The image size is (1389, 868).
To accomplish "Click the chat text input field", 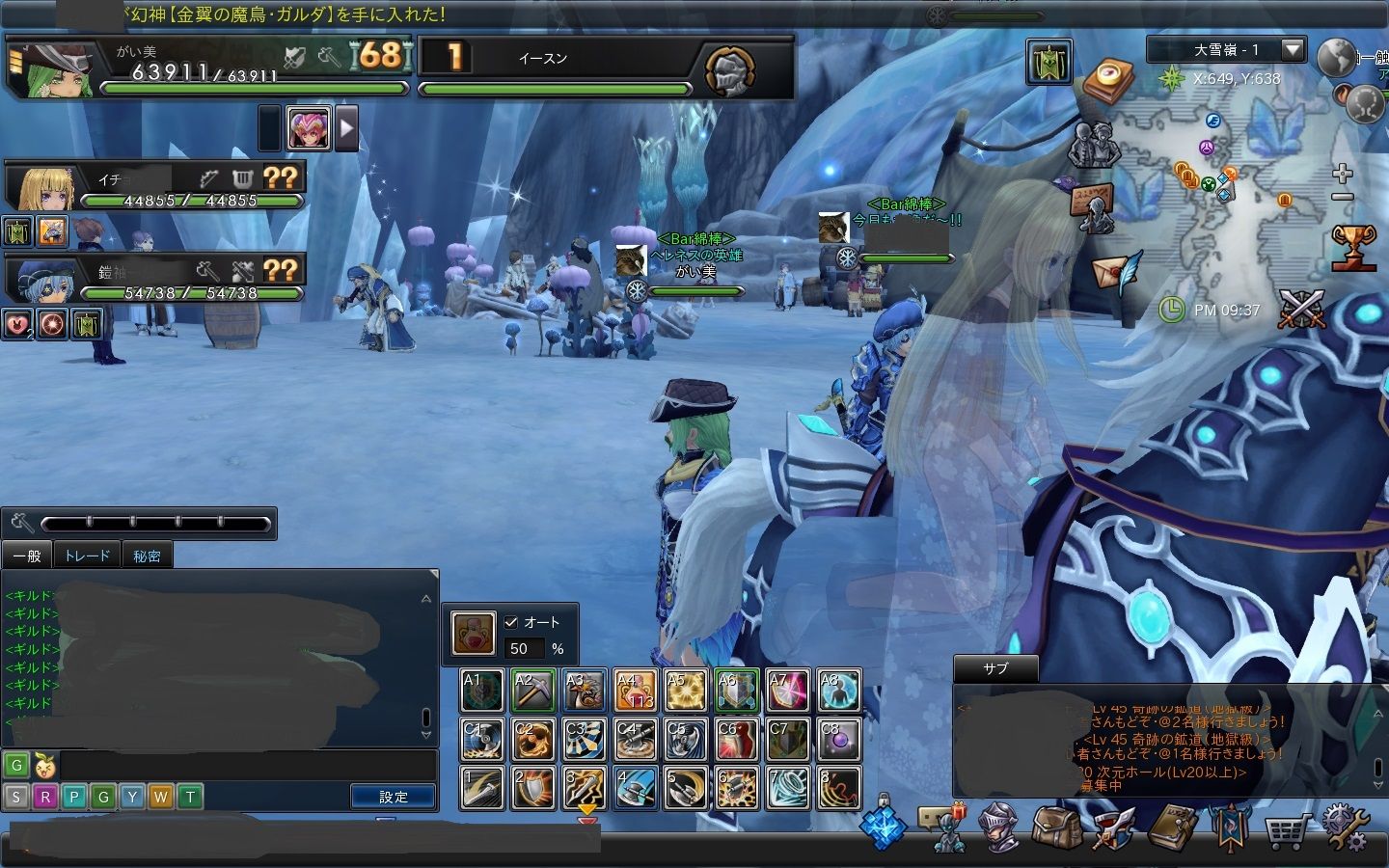I will (x=247, y=766).
